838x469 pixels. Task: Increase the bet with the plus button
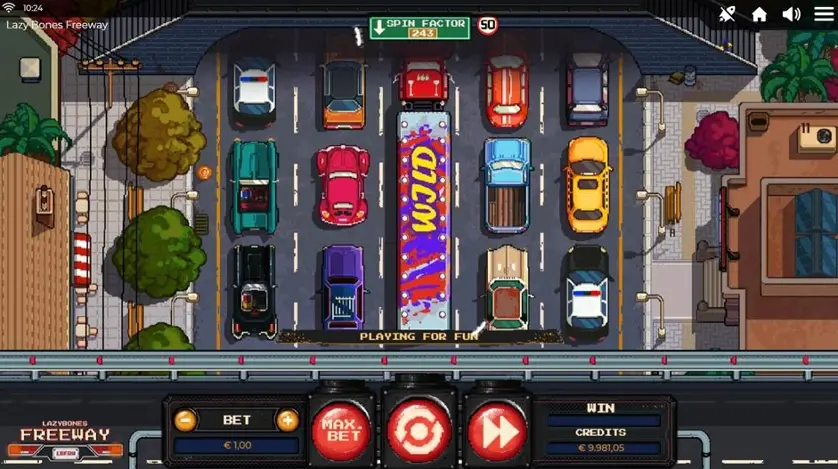(x=287, y=420)
